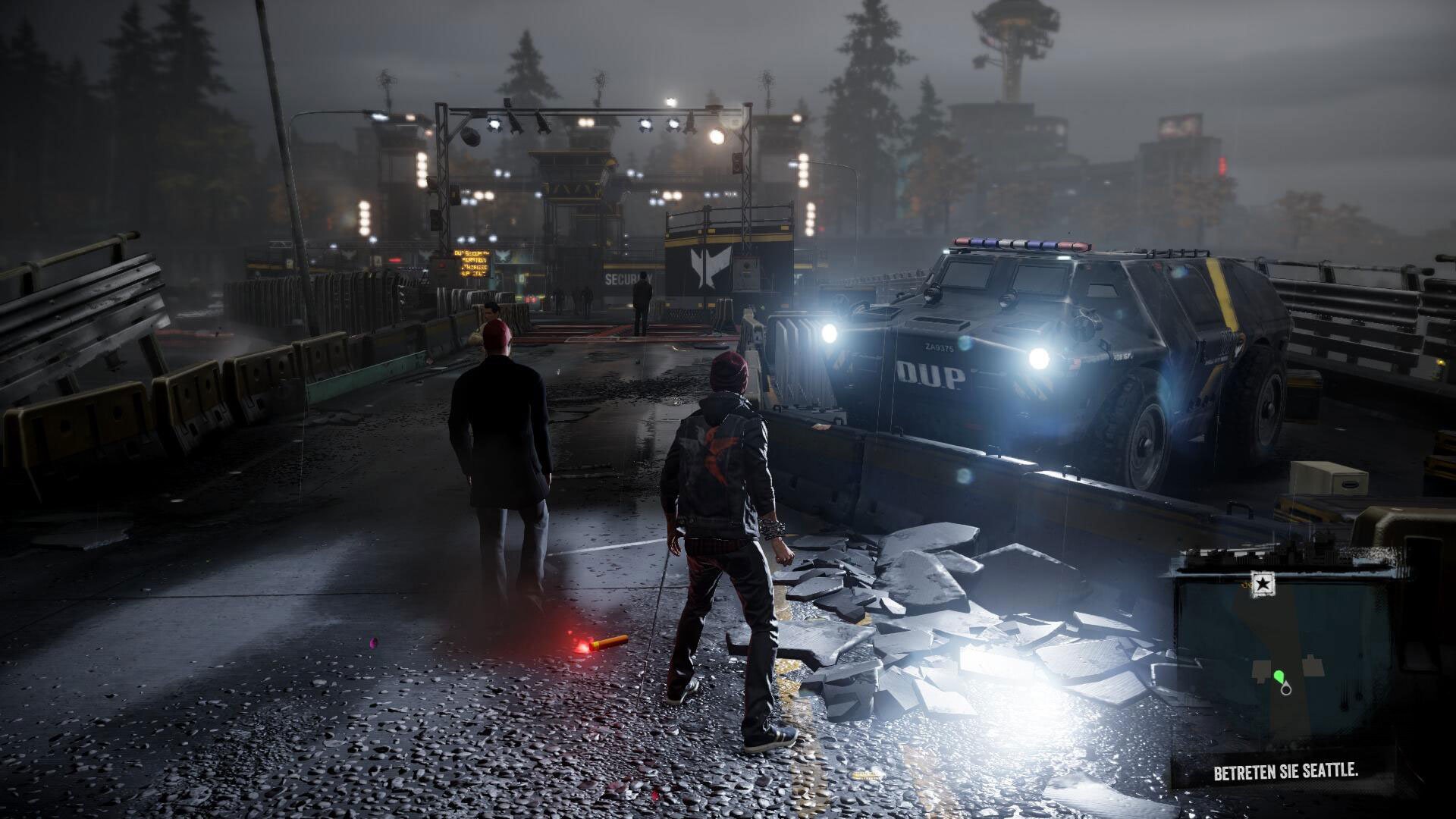
Task: Click the white eagle insignia near the amber sign
Action: click(504, 256)
